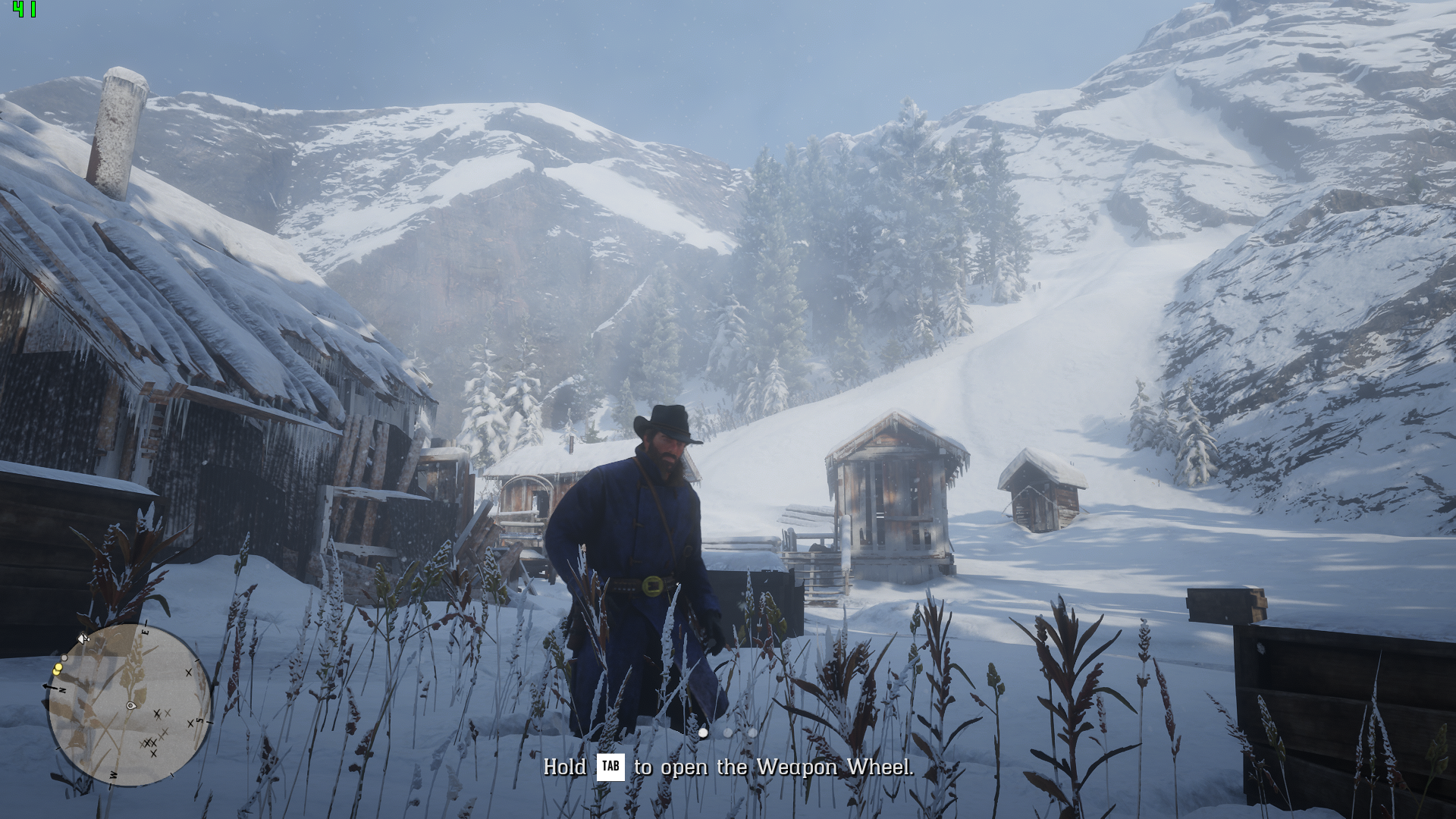Open the circular minimap

(x=130, y=704)
